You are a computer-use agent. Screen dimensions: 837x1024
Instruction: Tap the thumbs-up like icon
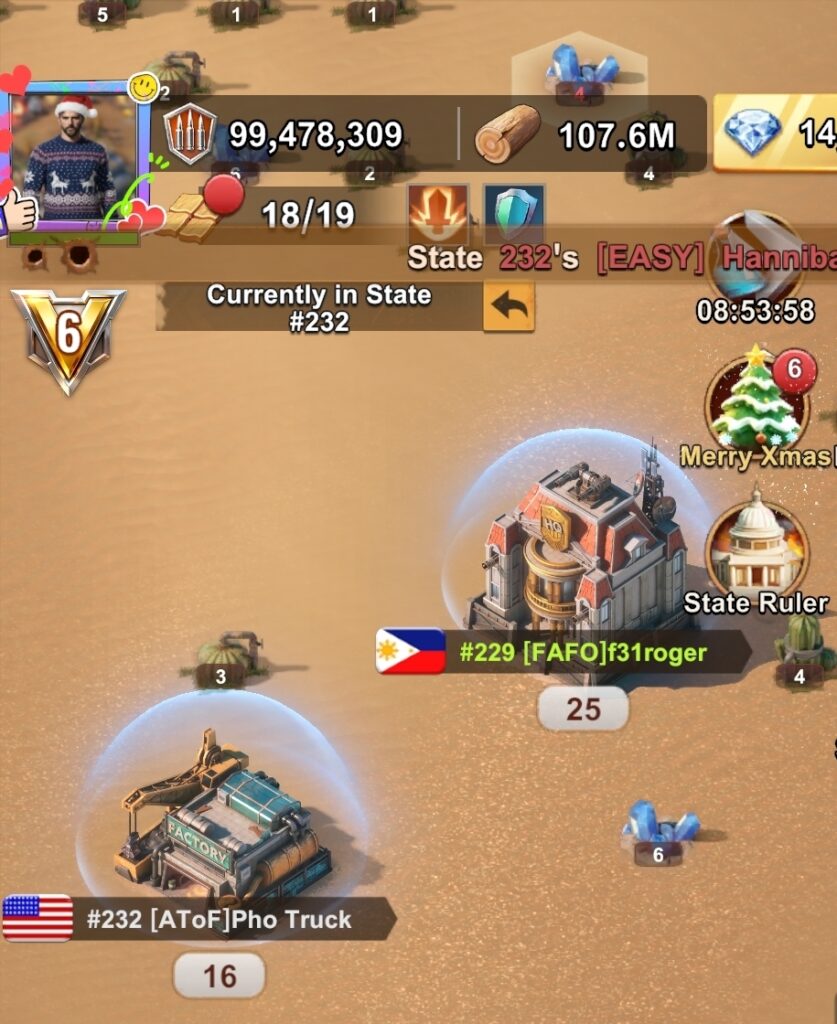pyautogui.click(x=19, y=210)
